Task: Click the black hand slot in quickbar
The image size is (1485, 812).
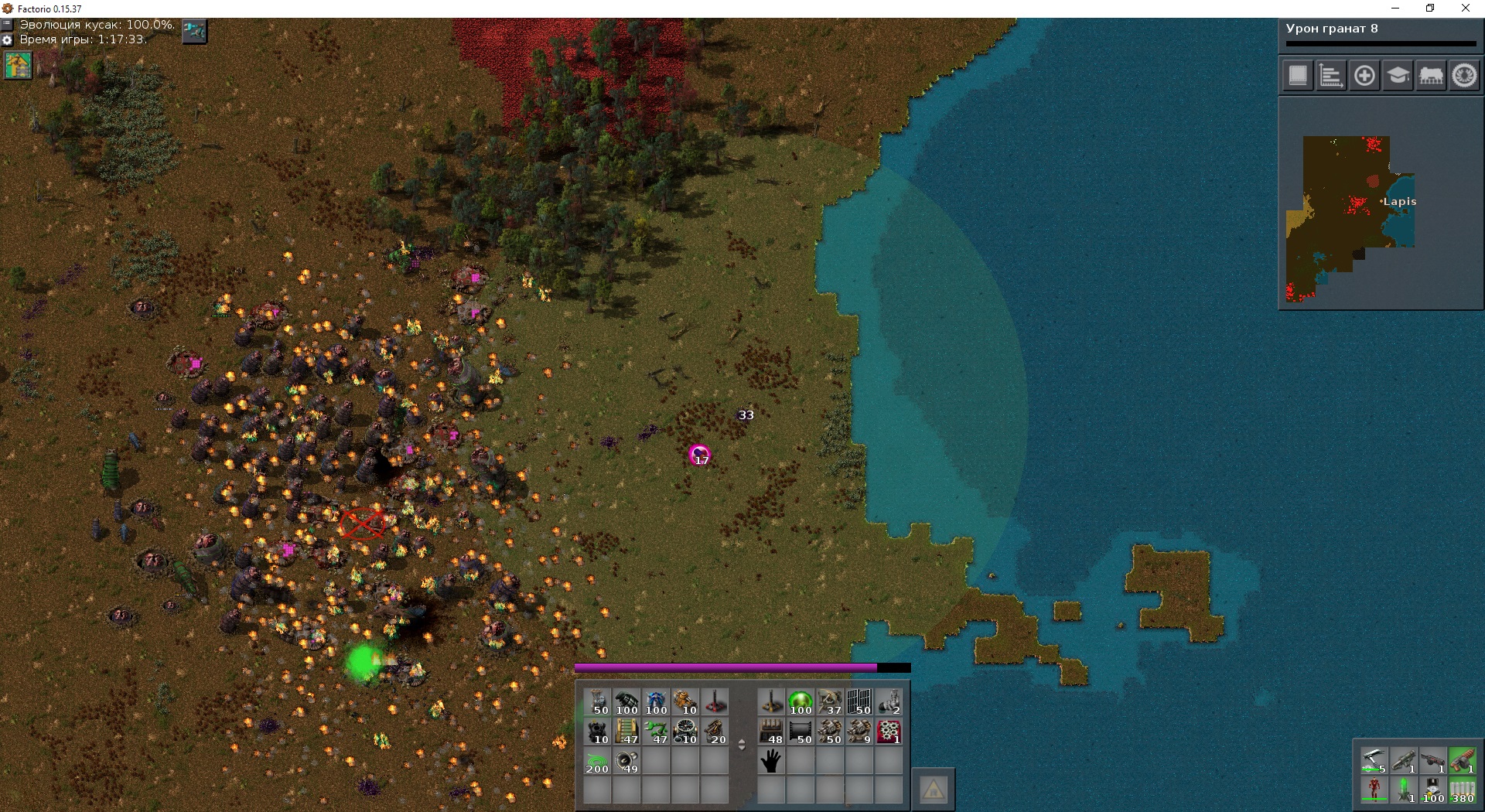Action: point(771,762)
